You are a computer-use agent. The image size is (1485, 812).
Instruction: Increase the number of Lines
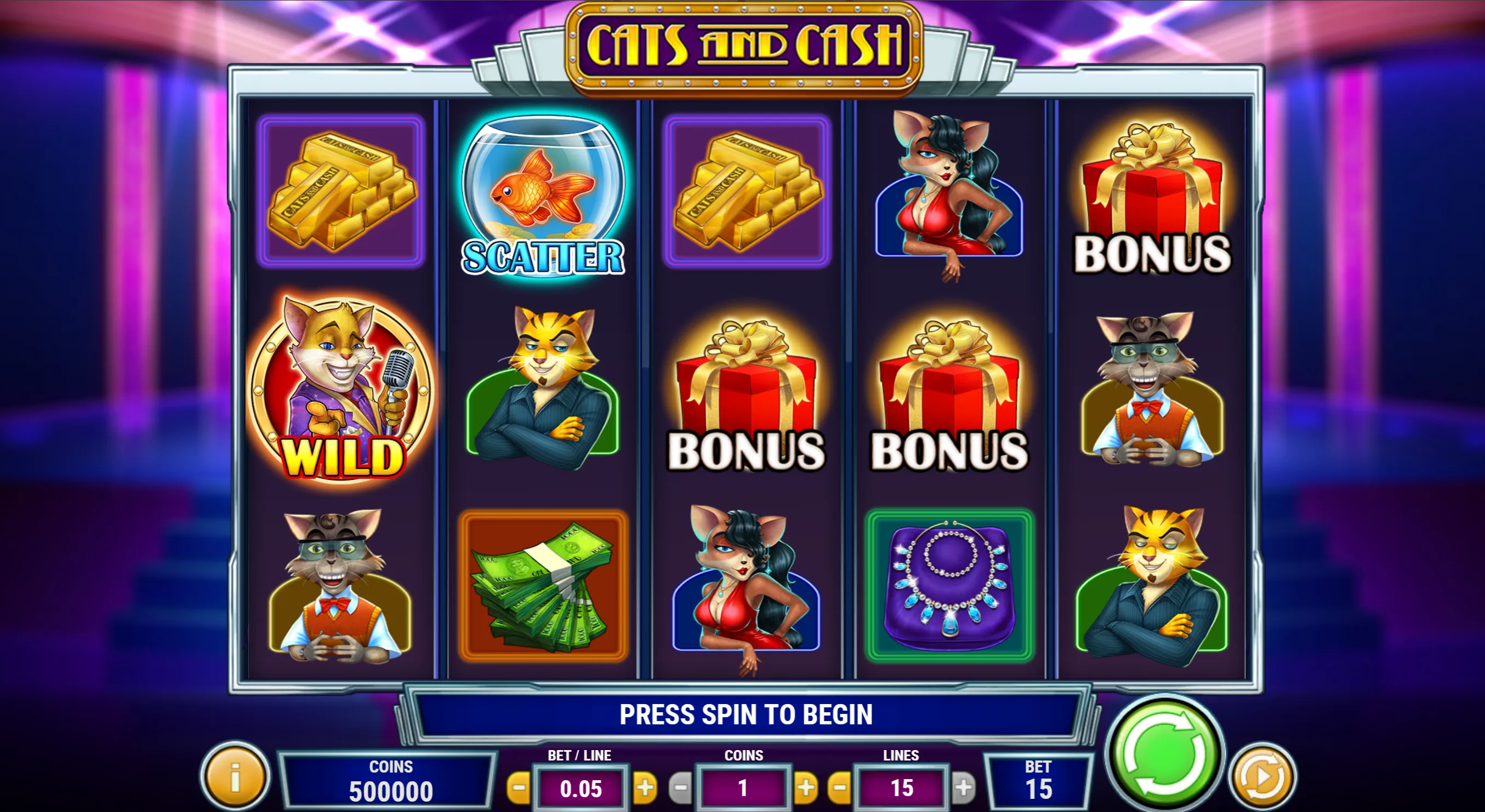click(x=963, y=787)
